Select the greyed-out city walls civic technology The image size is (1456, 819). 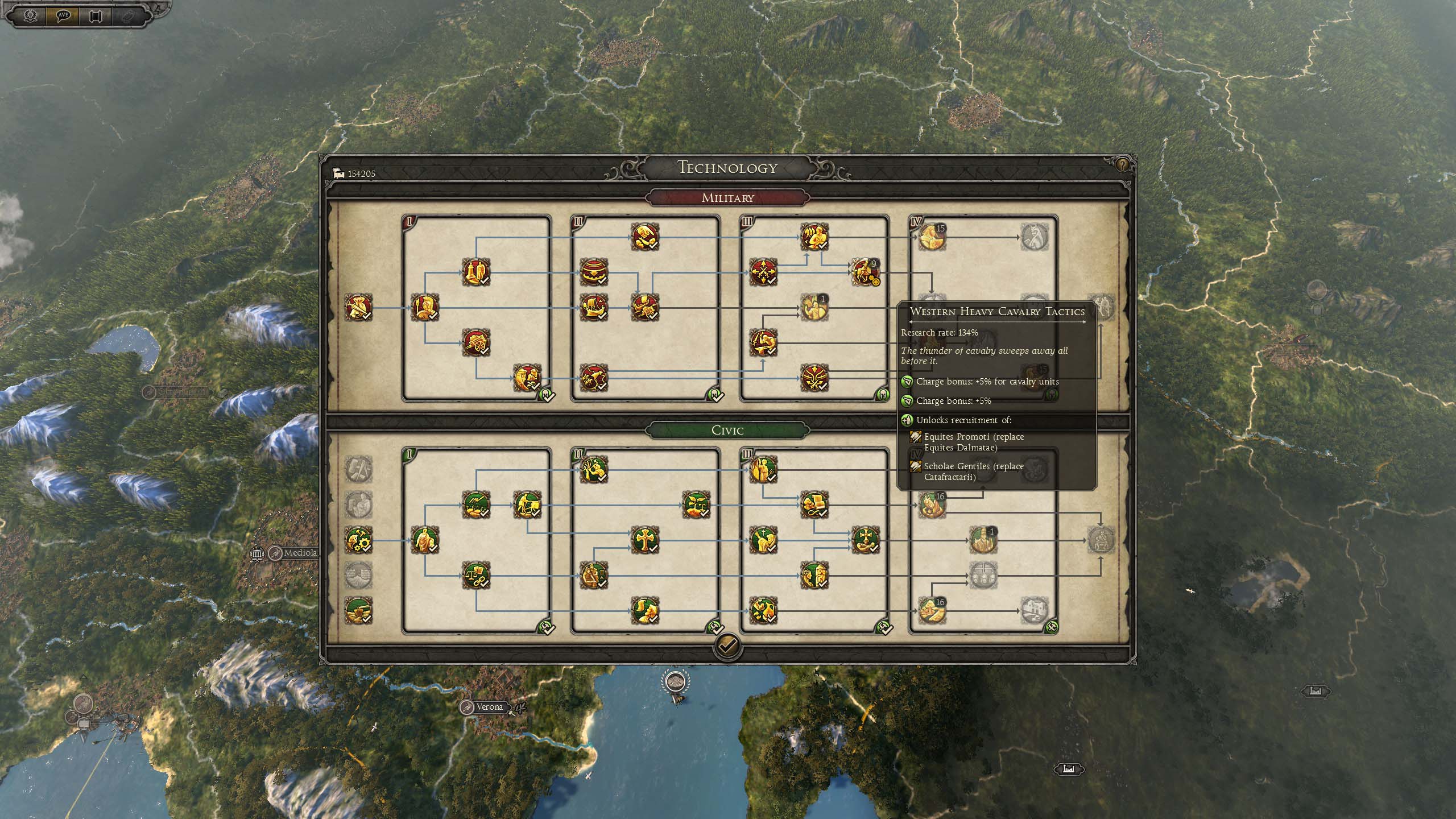click(x=358, y=575)
